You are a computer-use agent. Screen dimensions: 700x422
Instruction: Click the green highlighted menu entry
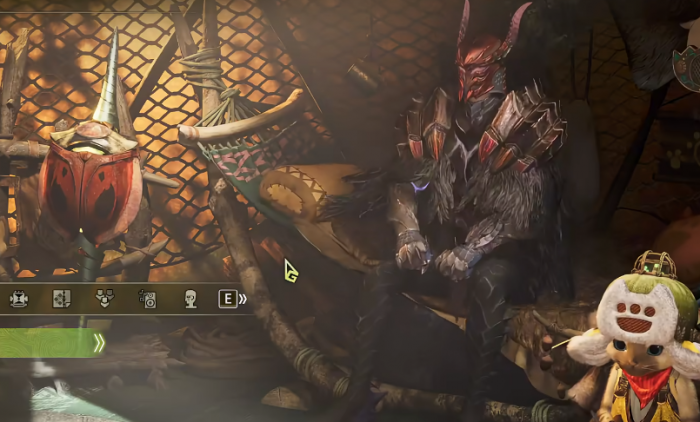click(x=50, y=344)
